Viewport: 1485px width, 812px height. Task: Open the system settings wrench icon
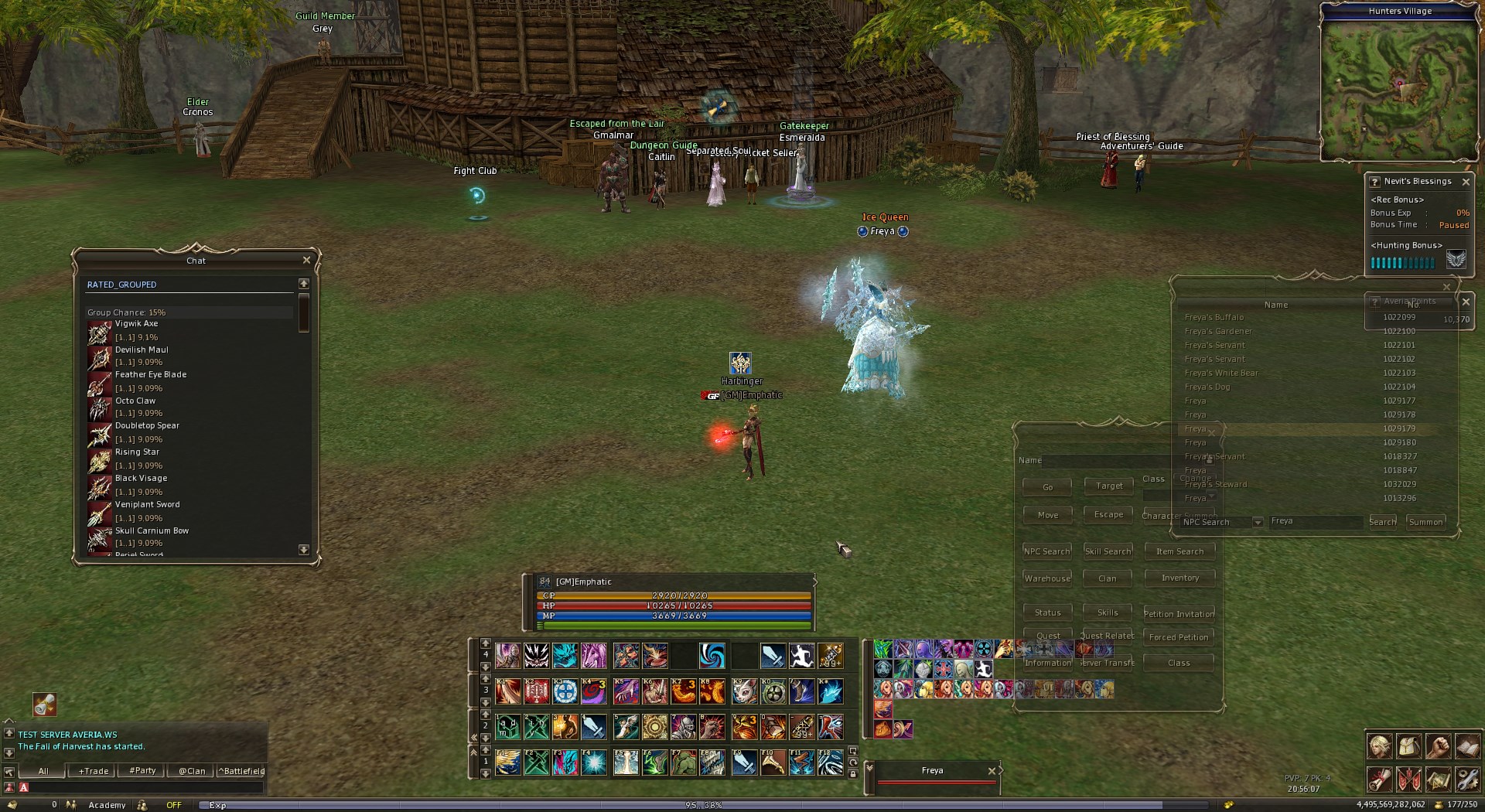1467,780
